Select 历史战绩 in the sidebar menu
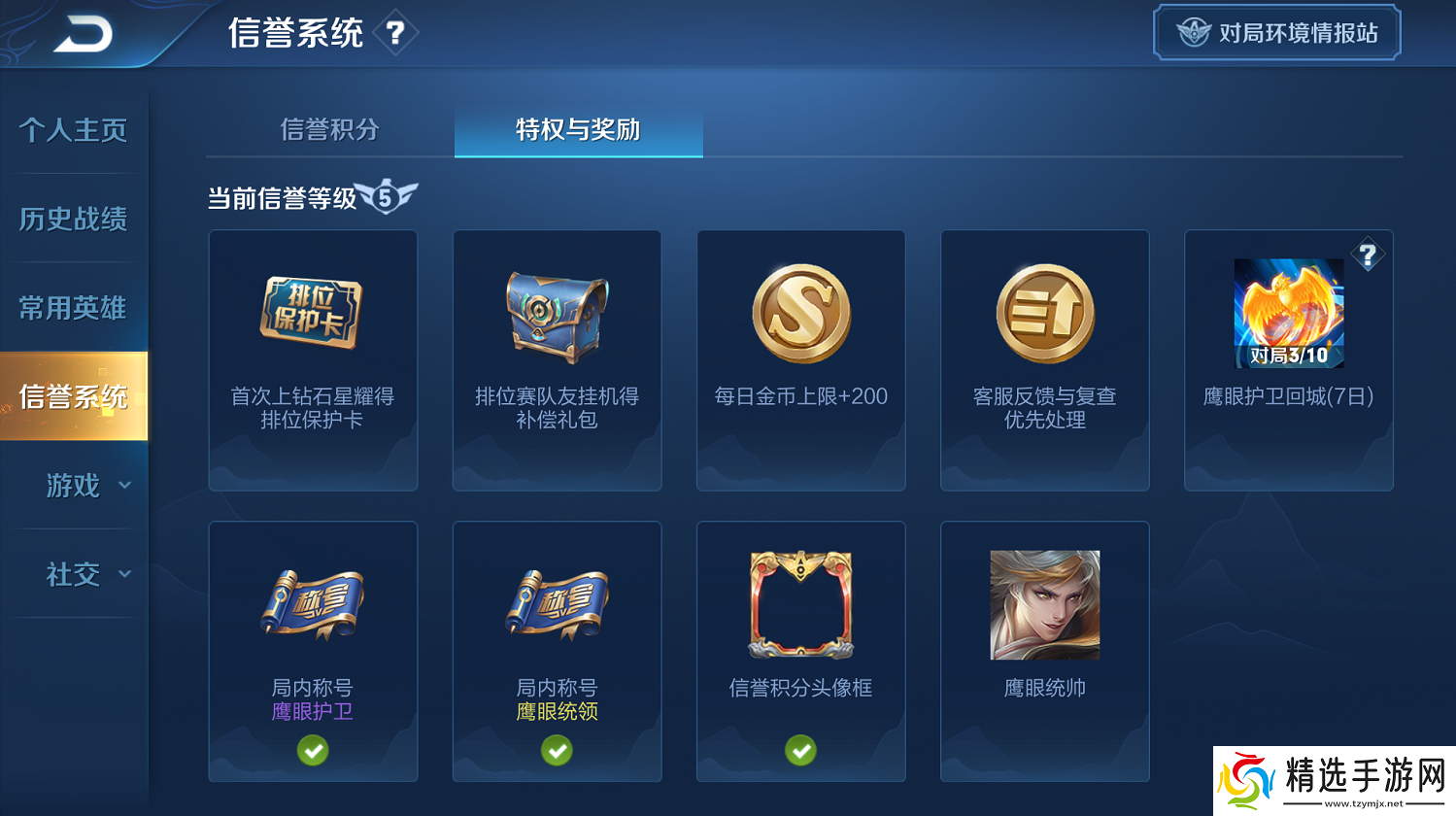 point(73,220)
